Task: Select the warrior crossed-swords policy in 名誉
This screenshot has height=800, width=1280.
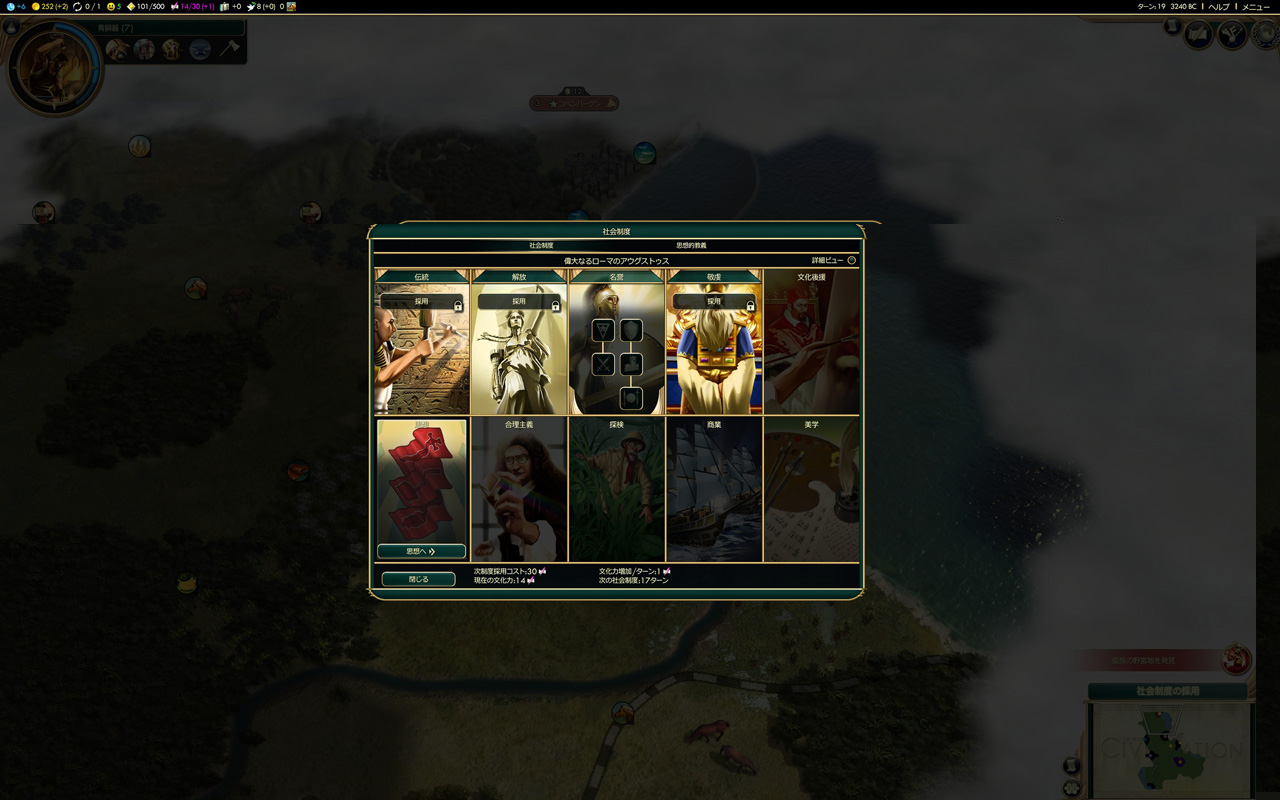Action: coord(603,365)
